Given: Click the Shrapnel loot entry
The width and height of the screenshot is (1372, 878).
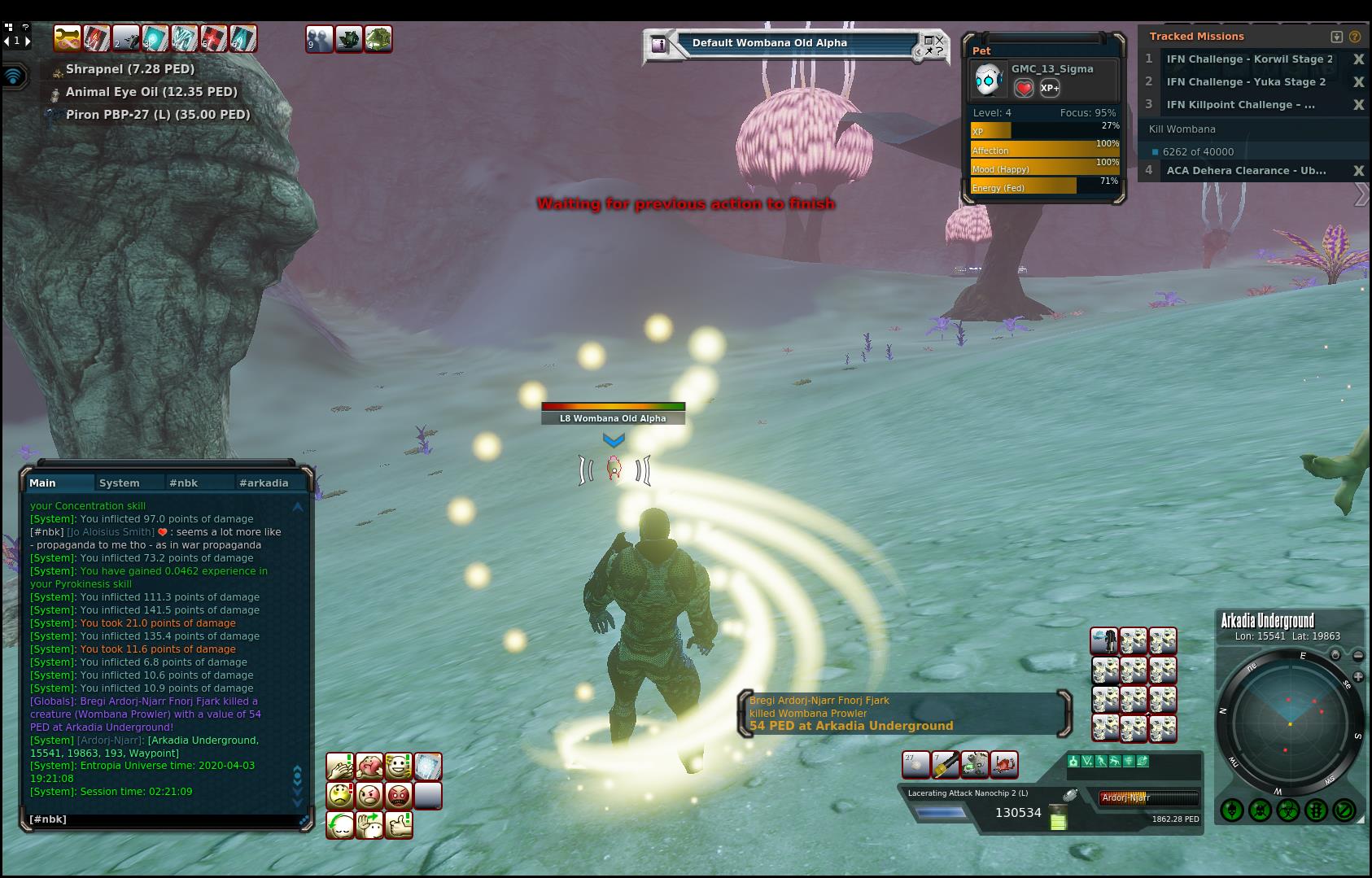Looking at the screenshot, I should pos(129,69).
